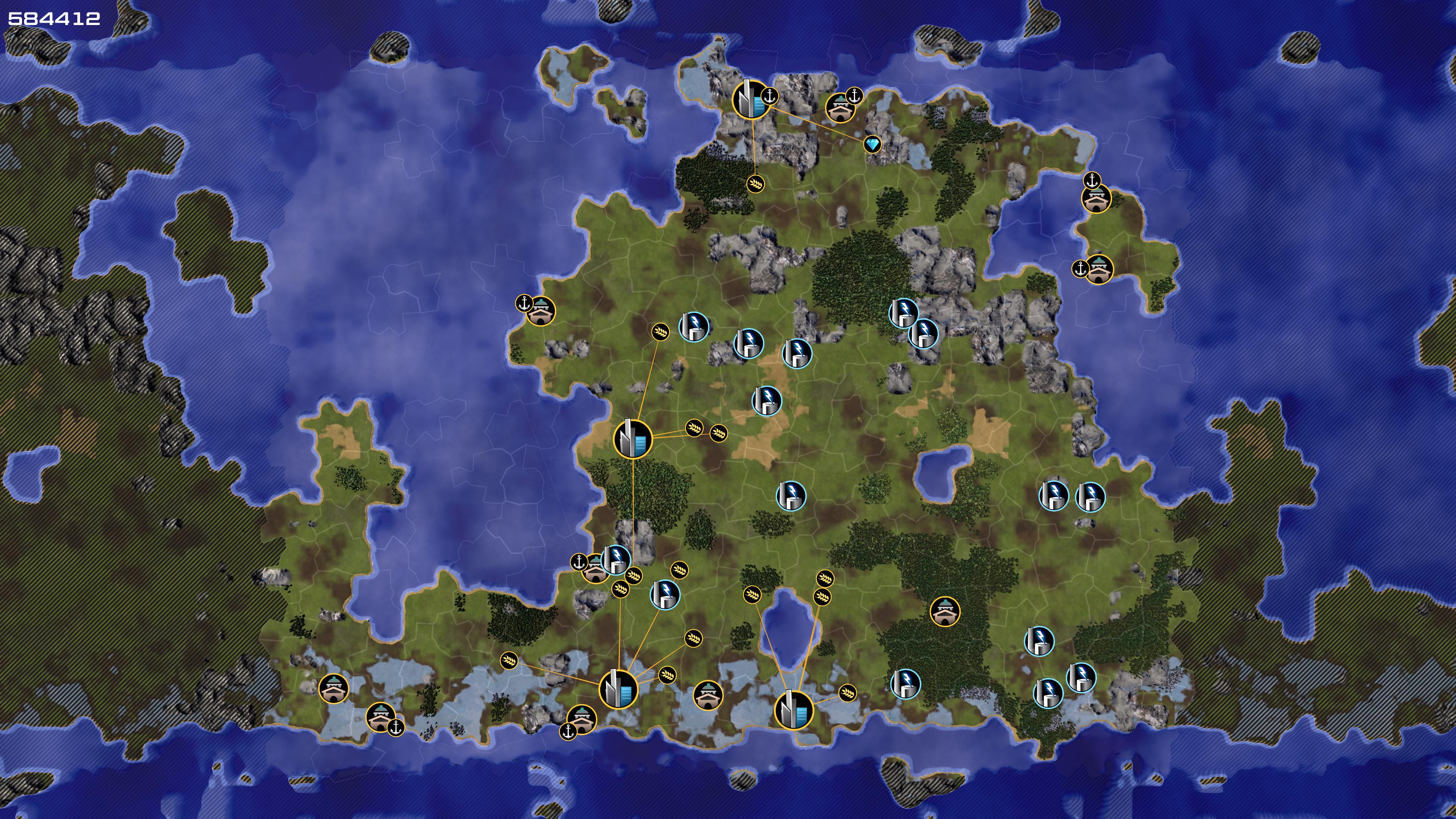This screenshot has height=819, width=1456.
Task: Click the city marker with six wheat links
Action: coord(618,689)
